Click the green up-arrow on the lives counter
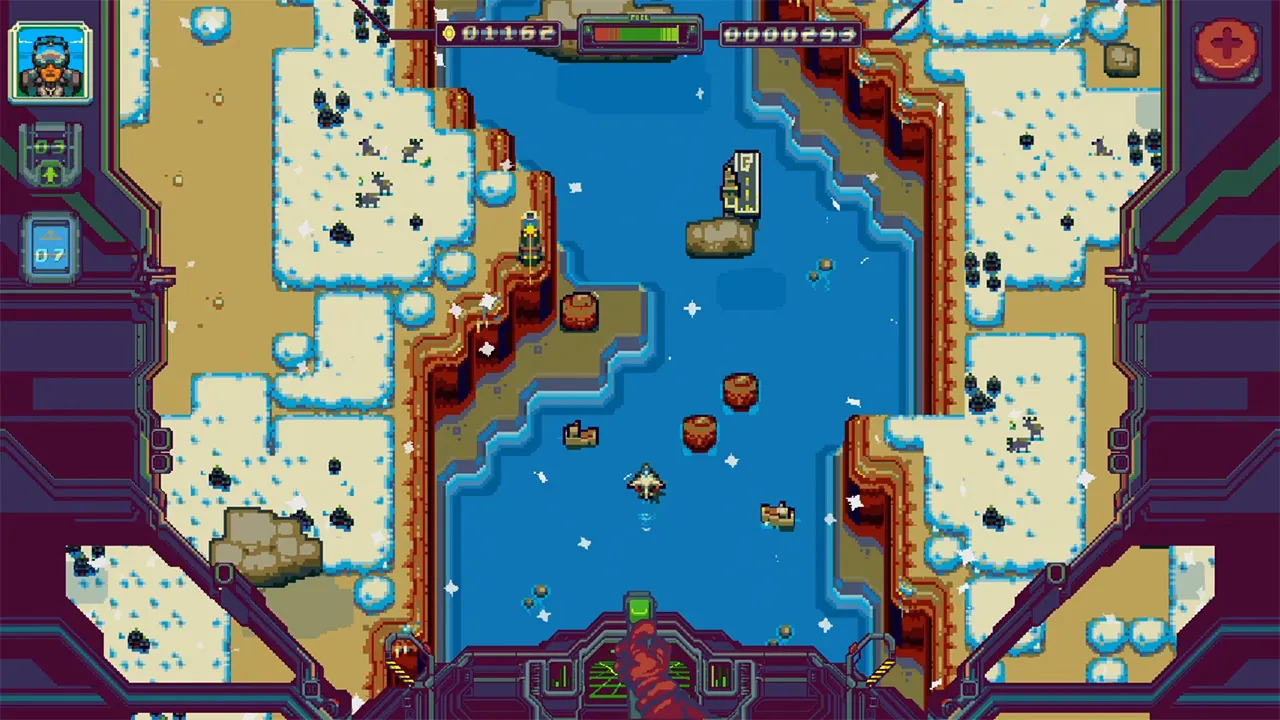The image size is (1280, 720). coord(50,172)
